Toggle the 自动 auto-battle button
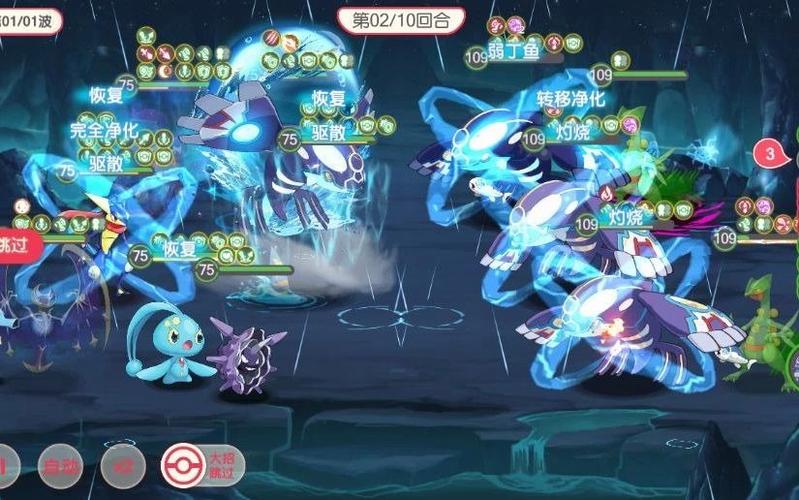Viewport: 799px width, 500px height. point(59,466)
